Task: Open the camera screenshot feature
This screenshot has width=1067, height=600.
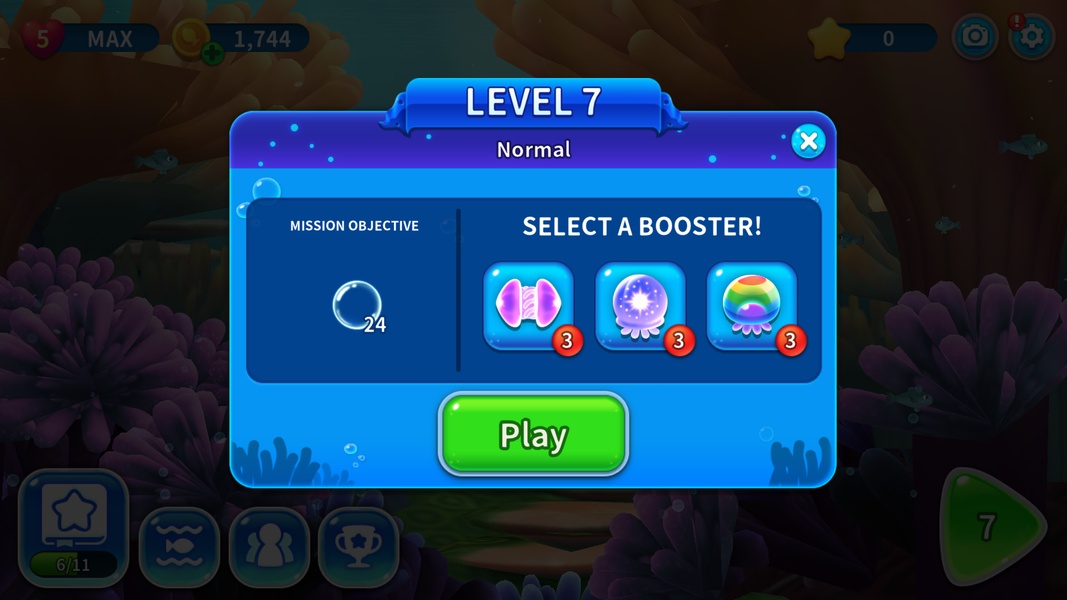Action: click(x=974, y=38)
